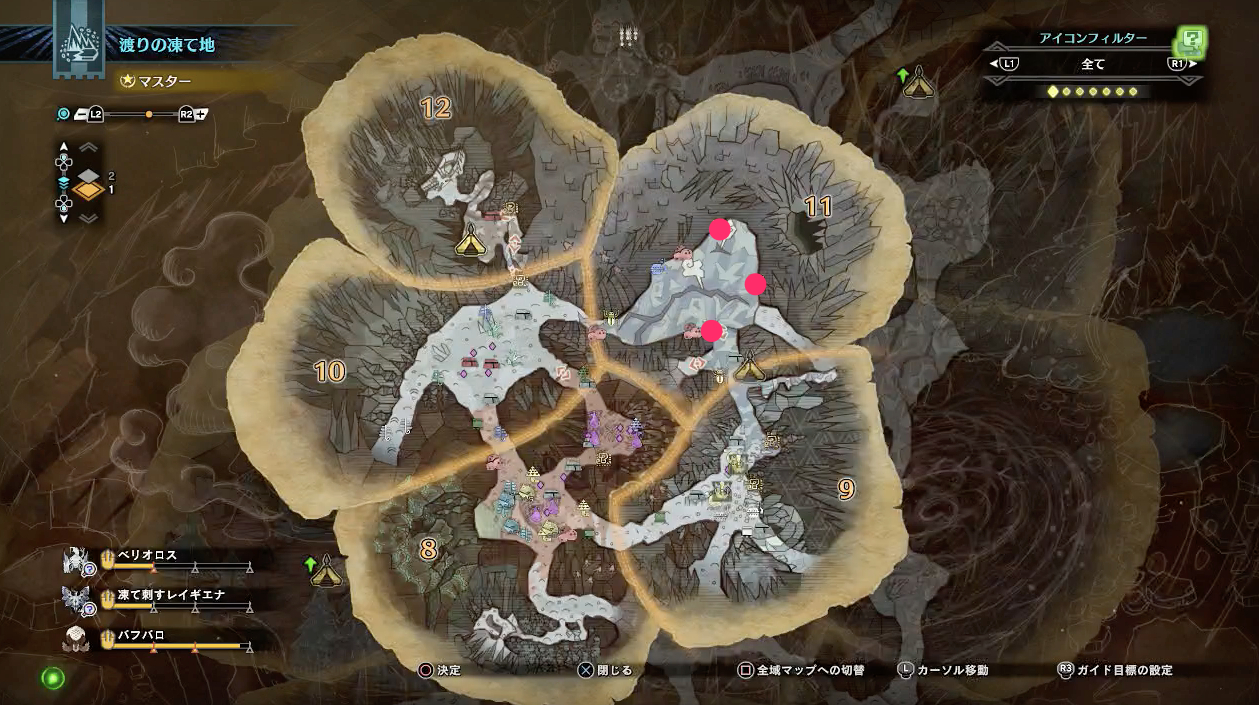This screenshot has height=705, width=1259.
Task: Select the camp tent in area 12
Action: [x=470, y=240]
